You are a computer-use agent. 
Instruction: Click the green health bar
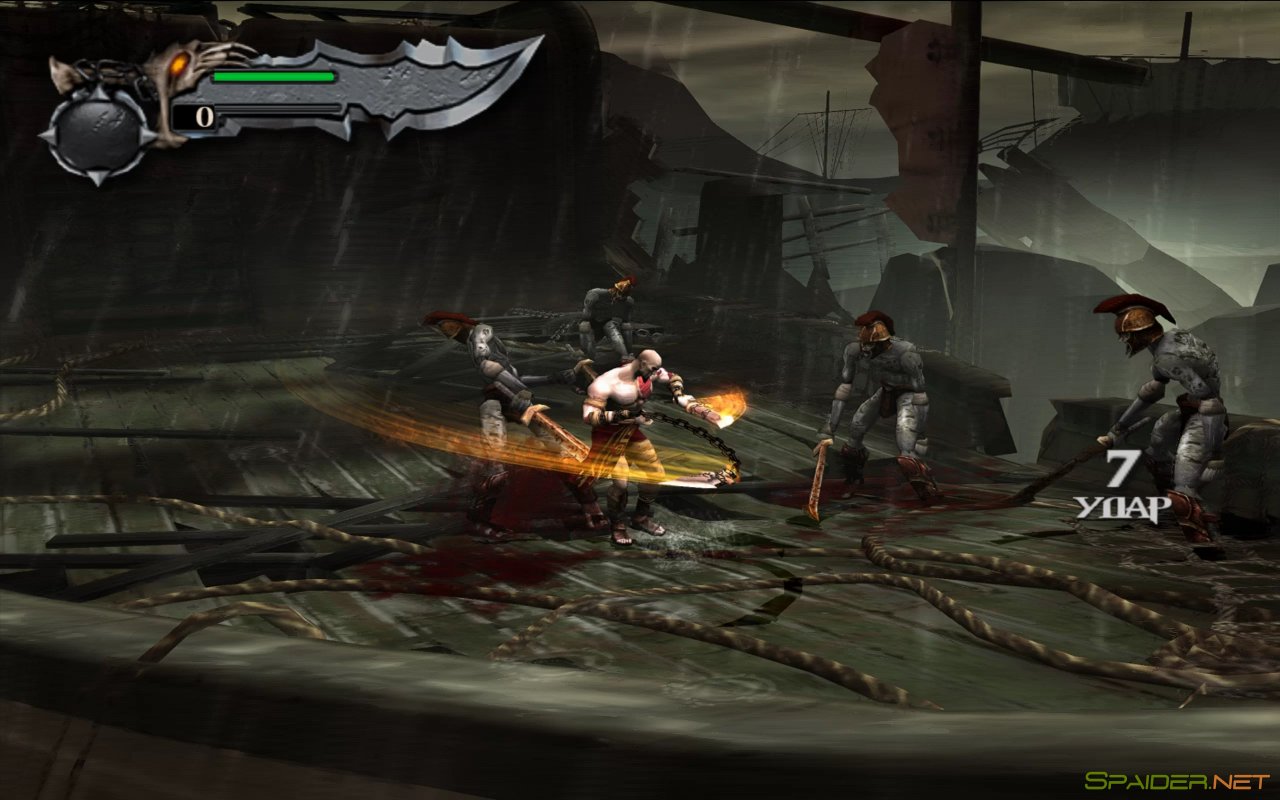pos(275,76)
